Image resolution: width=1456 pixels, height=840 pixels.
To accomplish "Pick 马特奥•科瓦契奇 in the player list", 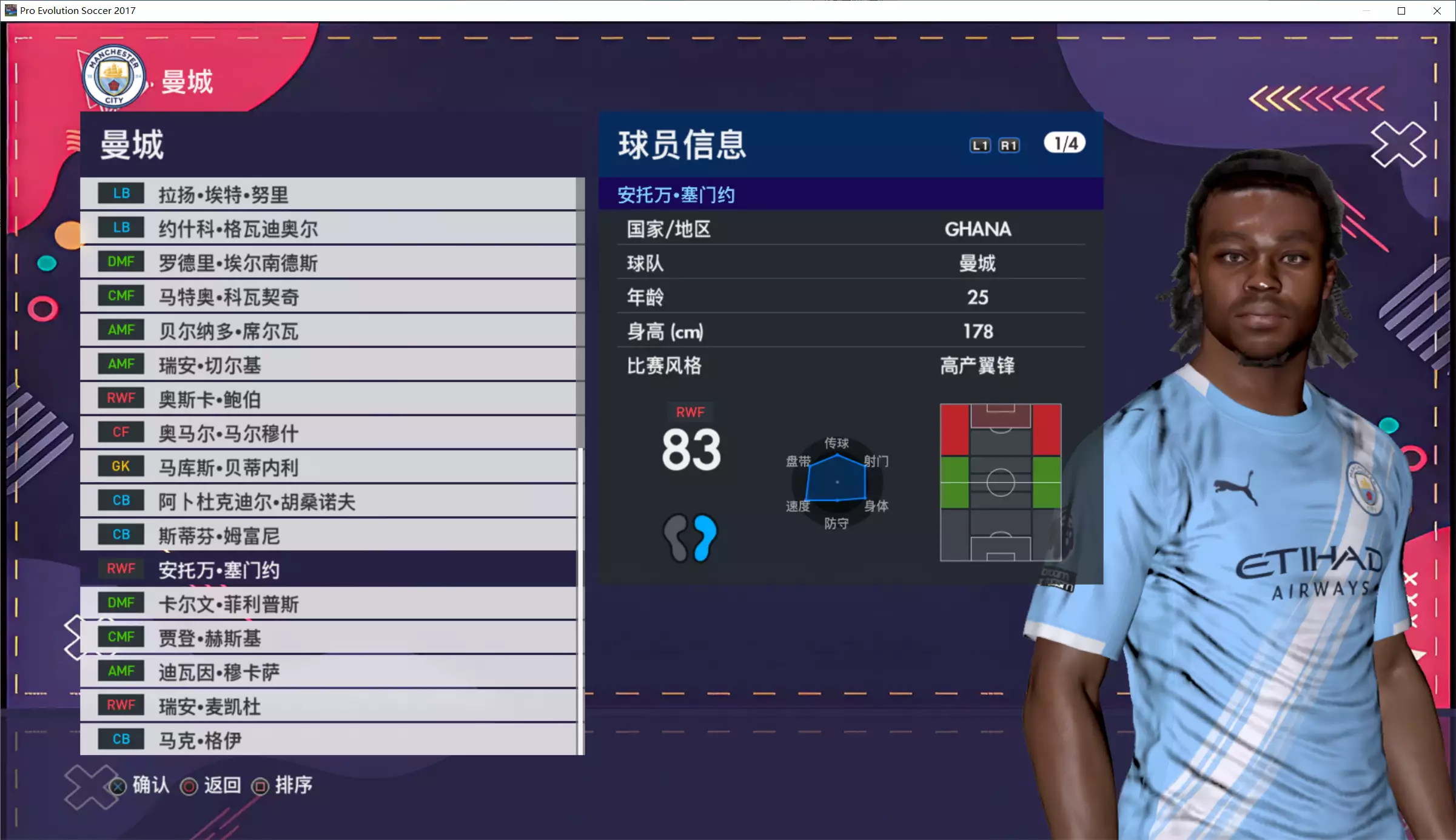I will (327, 297).
